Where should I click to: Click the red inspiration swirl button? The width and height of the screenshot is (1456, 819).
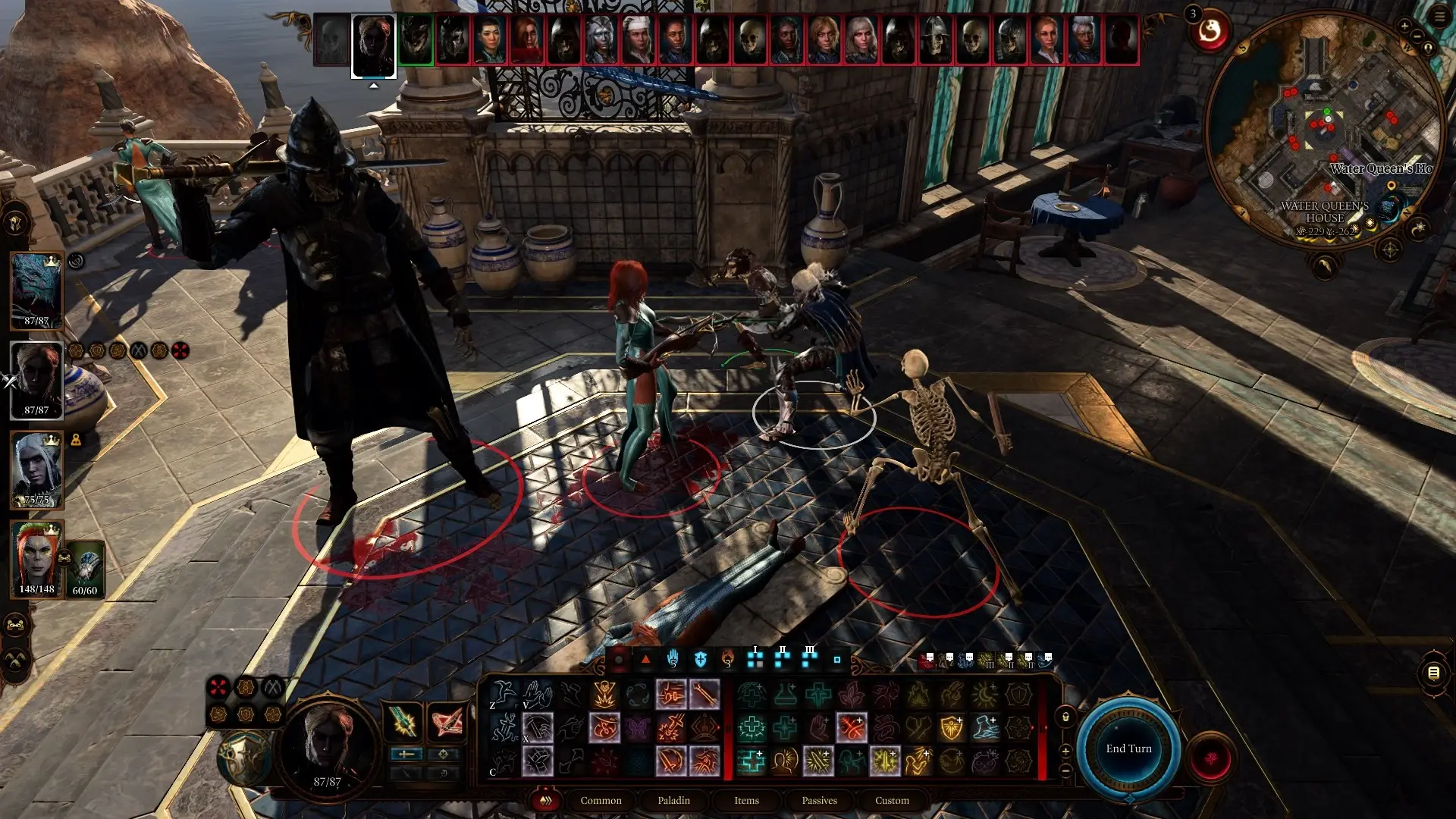click(x=1210, y=32)
